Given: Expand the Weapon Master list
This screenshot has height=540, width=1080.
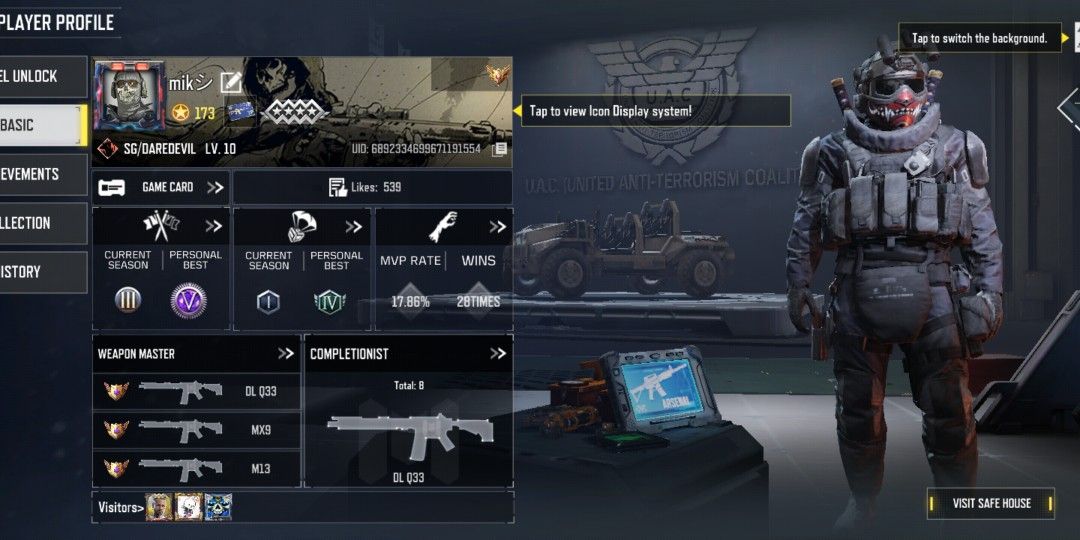Looking at the screenshot, I should click(x=286, y=353).
